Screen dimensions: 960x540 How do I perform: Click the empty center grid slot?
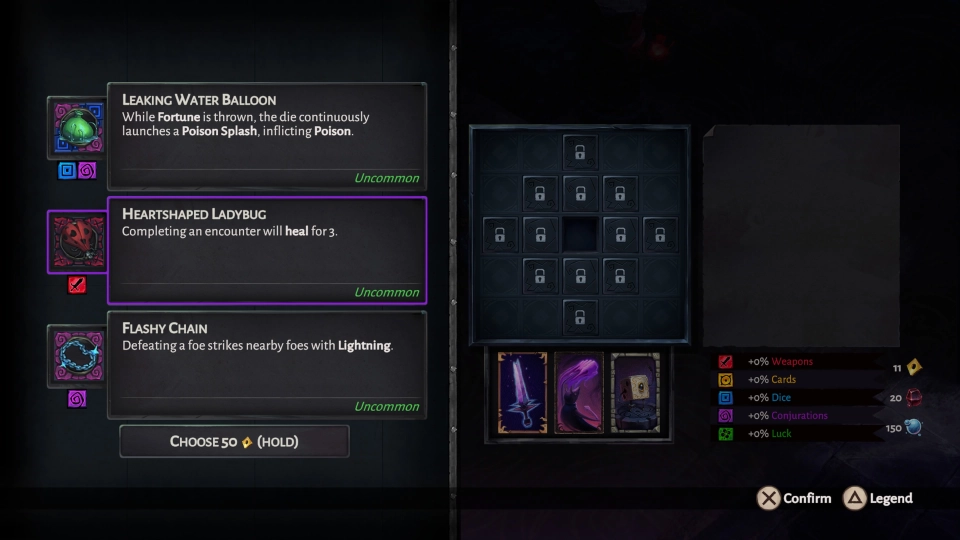pos(579,234)
